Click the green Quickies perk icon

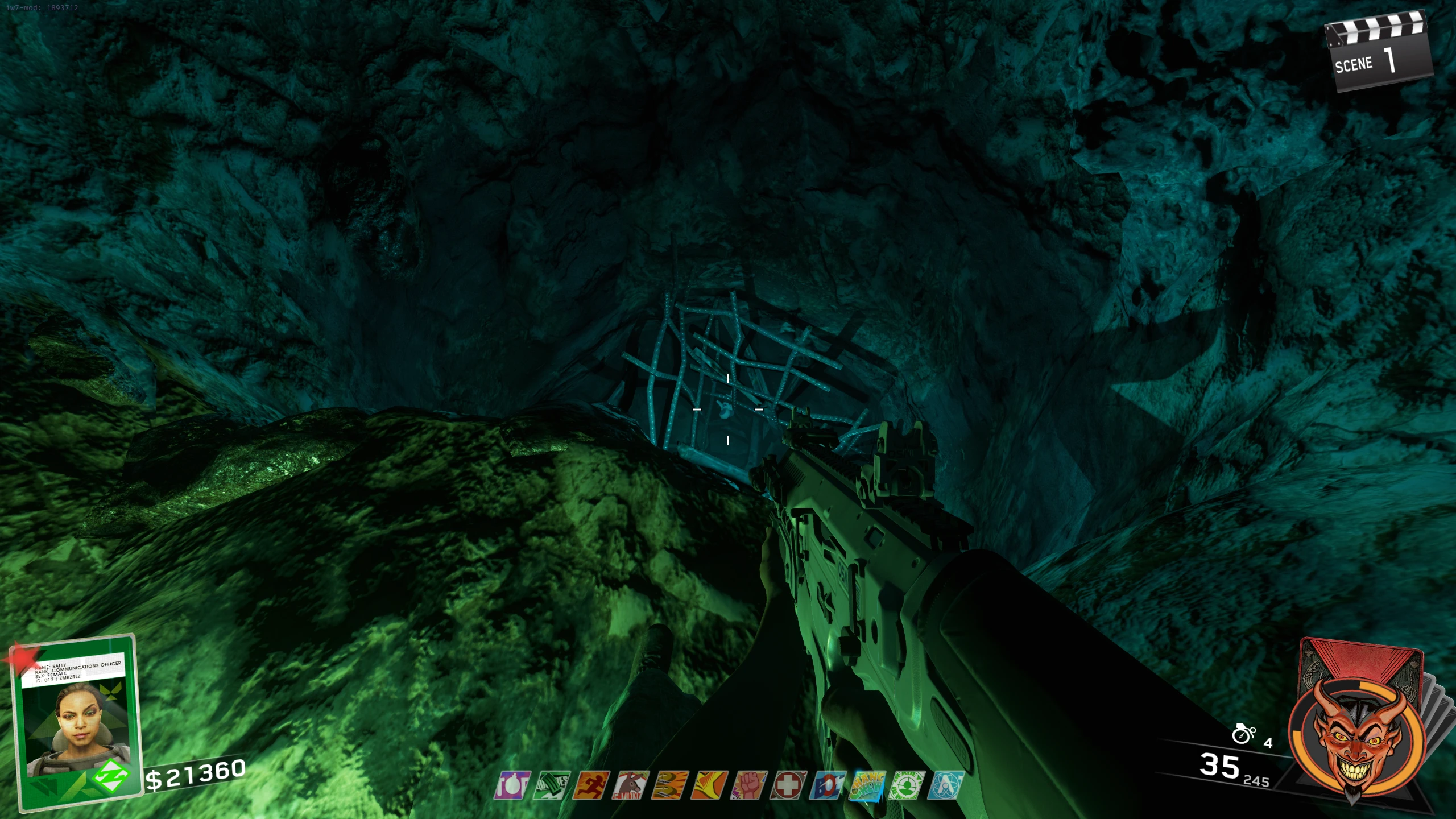click(552, 785)
